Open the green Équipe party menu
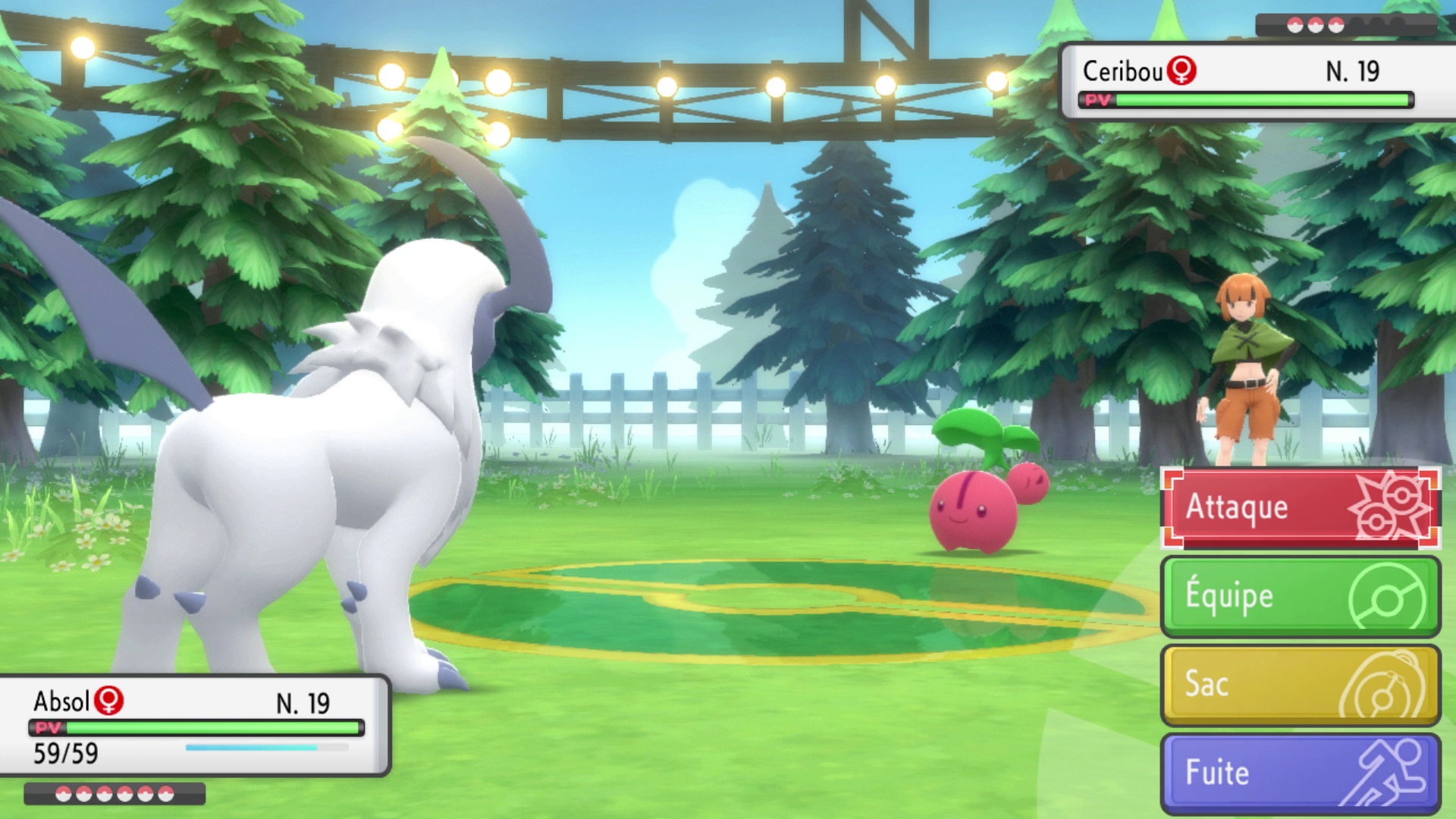1456x819 pixels. 1300,596
